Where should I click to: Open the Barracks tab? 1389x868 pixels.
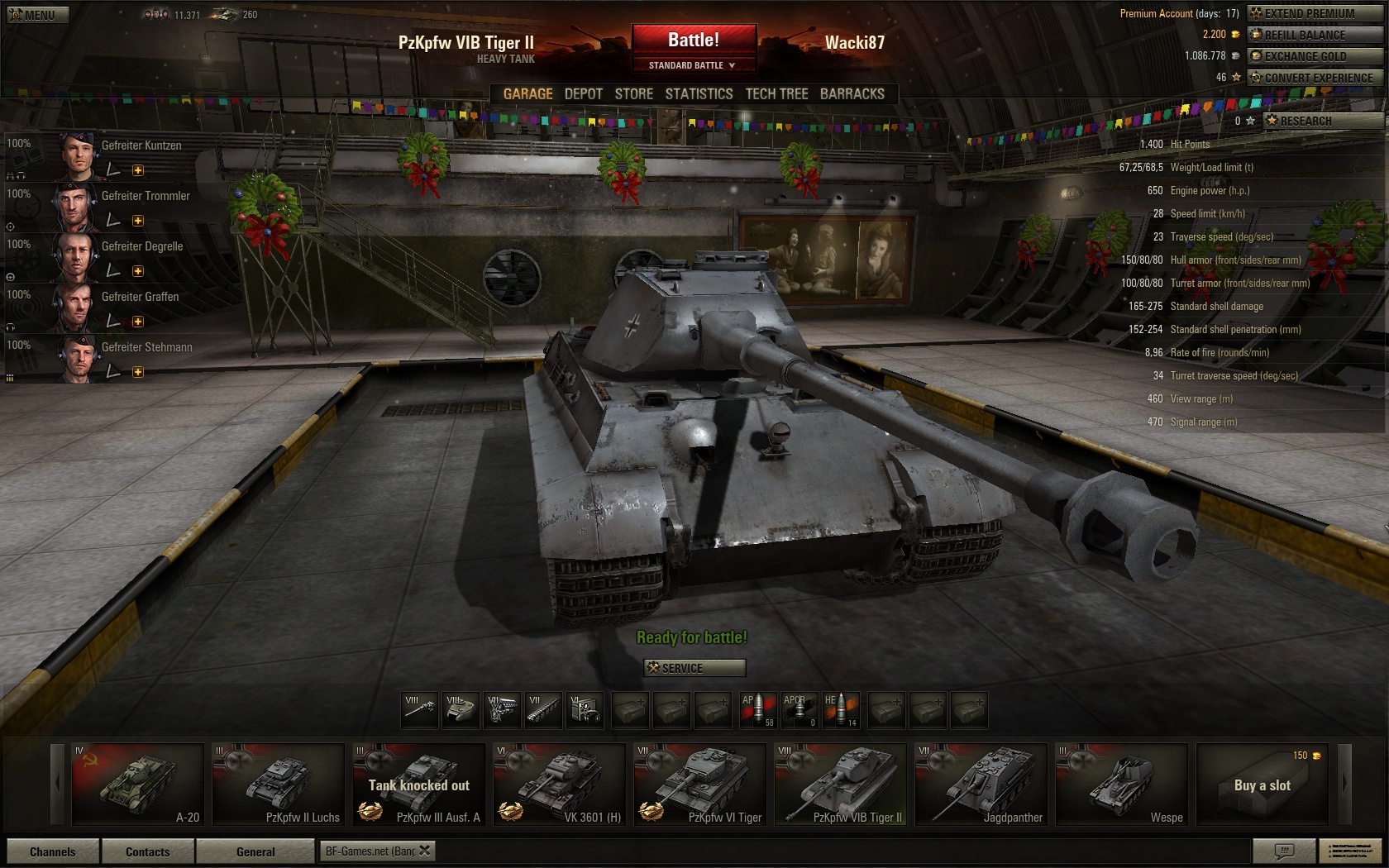coord(852,94)
